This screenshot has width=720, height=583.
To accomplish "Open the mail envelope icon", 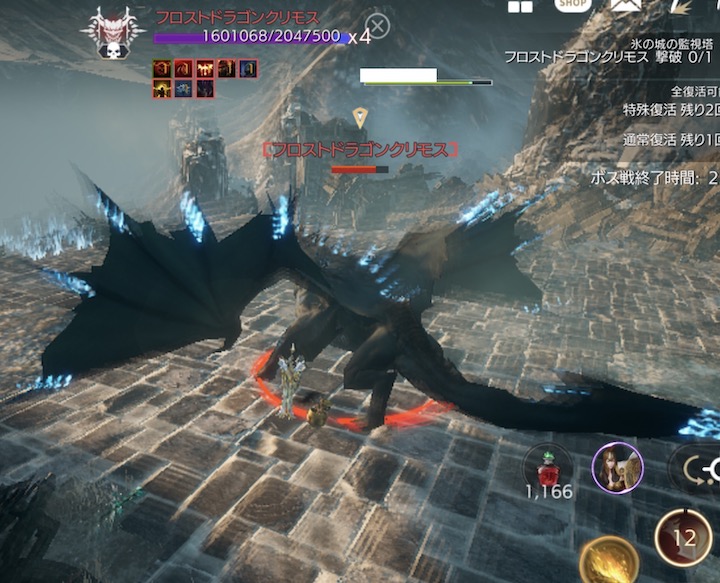I will coord(626,6).
